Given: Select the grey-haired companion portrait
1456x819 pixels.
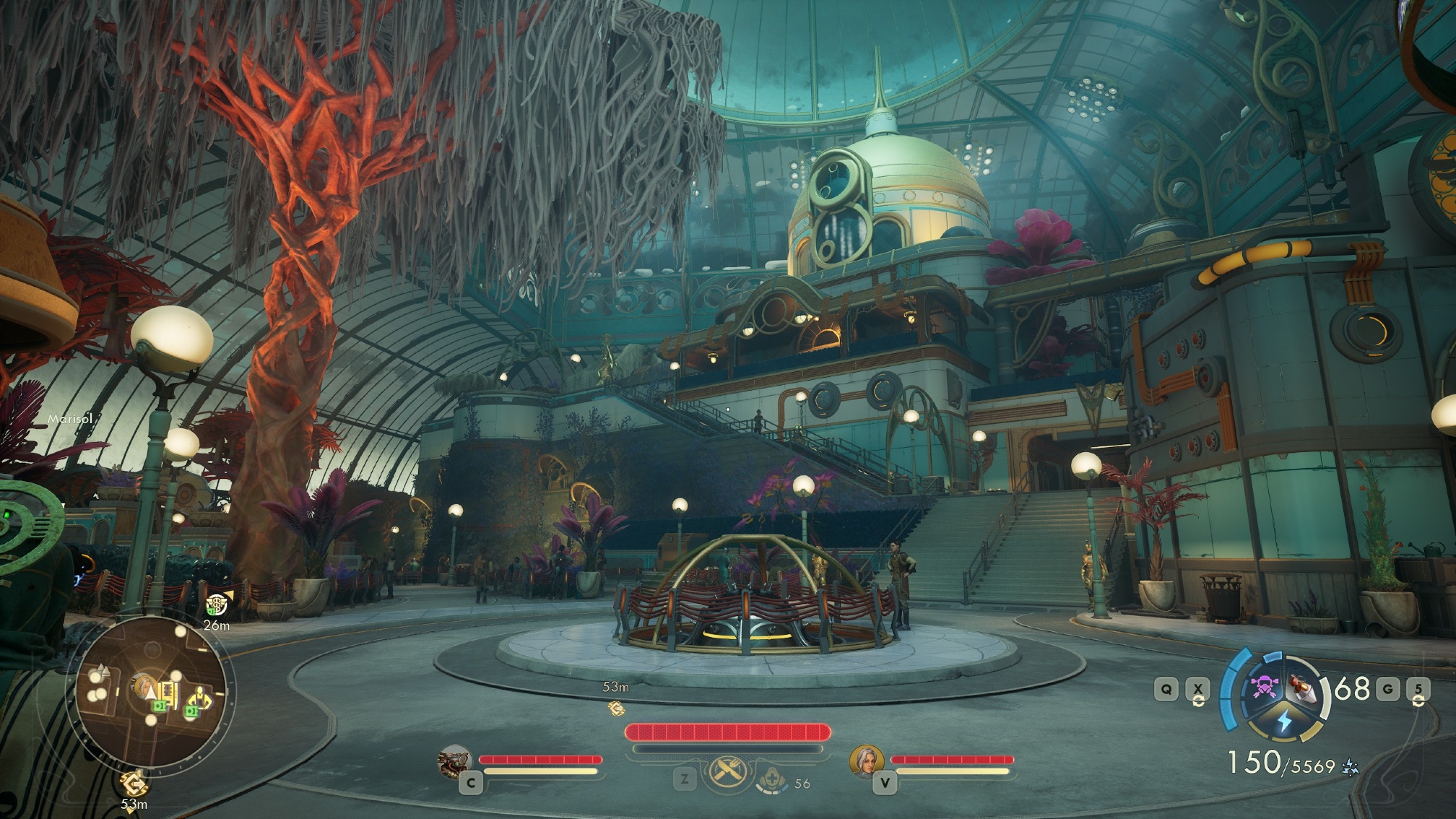Looking at the screenshot, I should 866,761.
